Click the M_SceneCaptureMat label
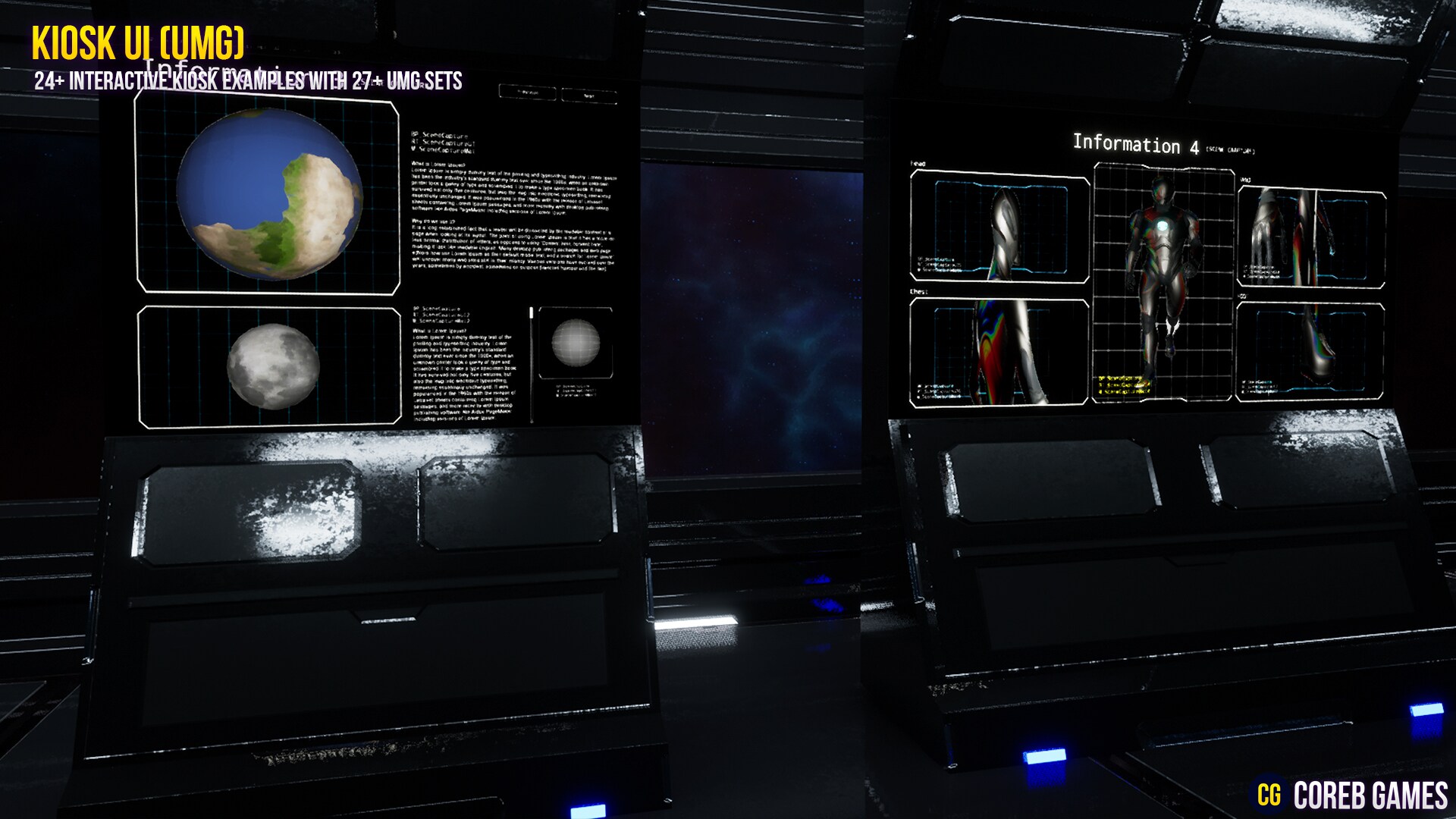1456x819 pixels. coord(443,151)
